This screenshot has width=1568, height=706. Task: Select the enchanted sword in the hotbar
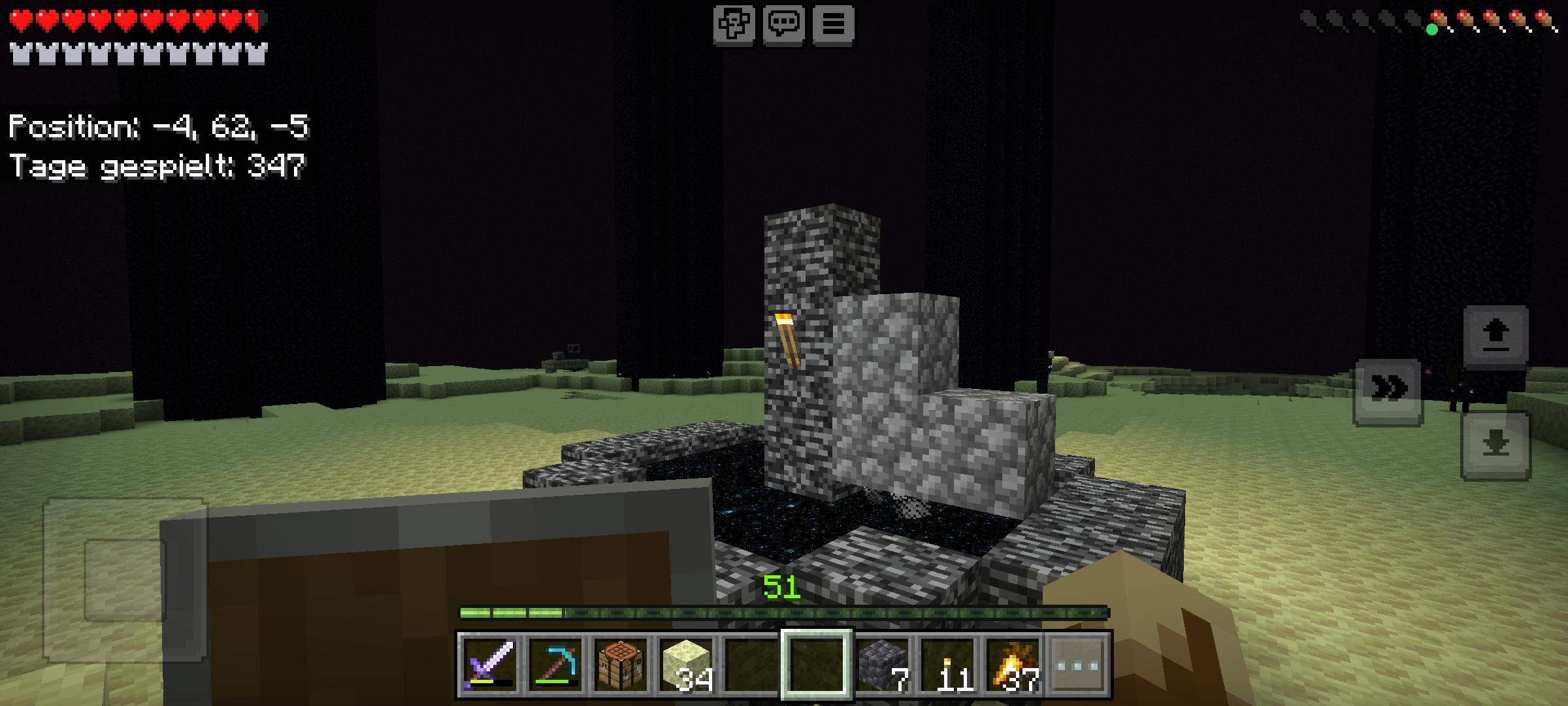pos(490,664)
